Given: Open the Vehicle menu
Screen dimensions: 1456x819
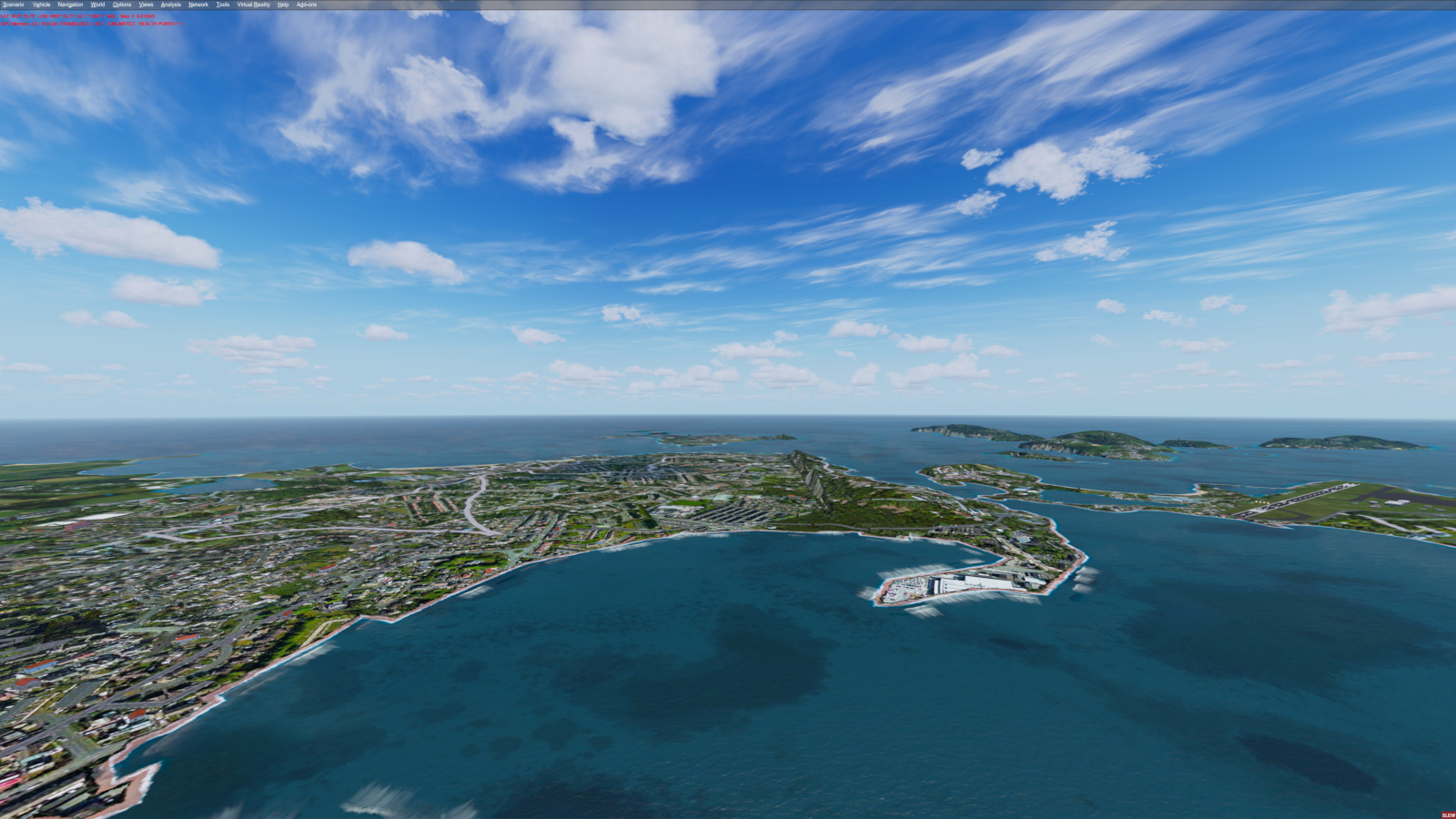Looking at the screenshot, I should 41,5.
